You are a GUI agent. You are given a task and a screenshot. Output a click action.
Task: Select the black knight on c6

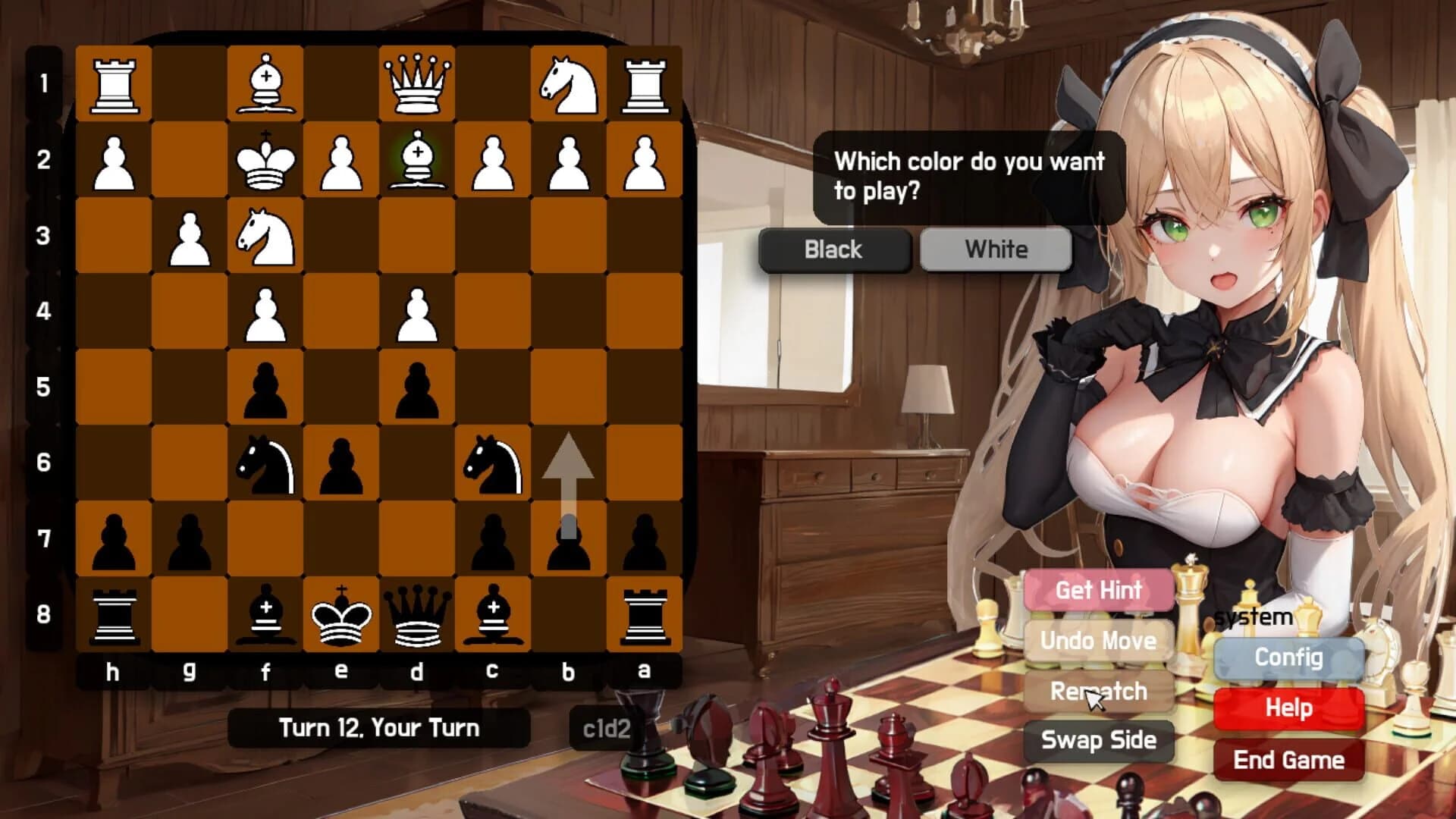pyautogui.click(x=493, y=464)
